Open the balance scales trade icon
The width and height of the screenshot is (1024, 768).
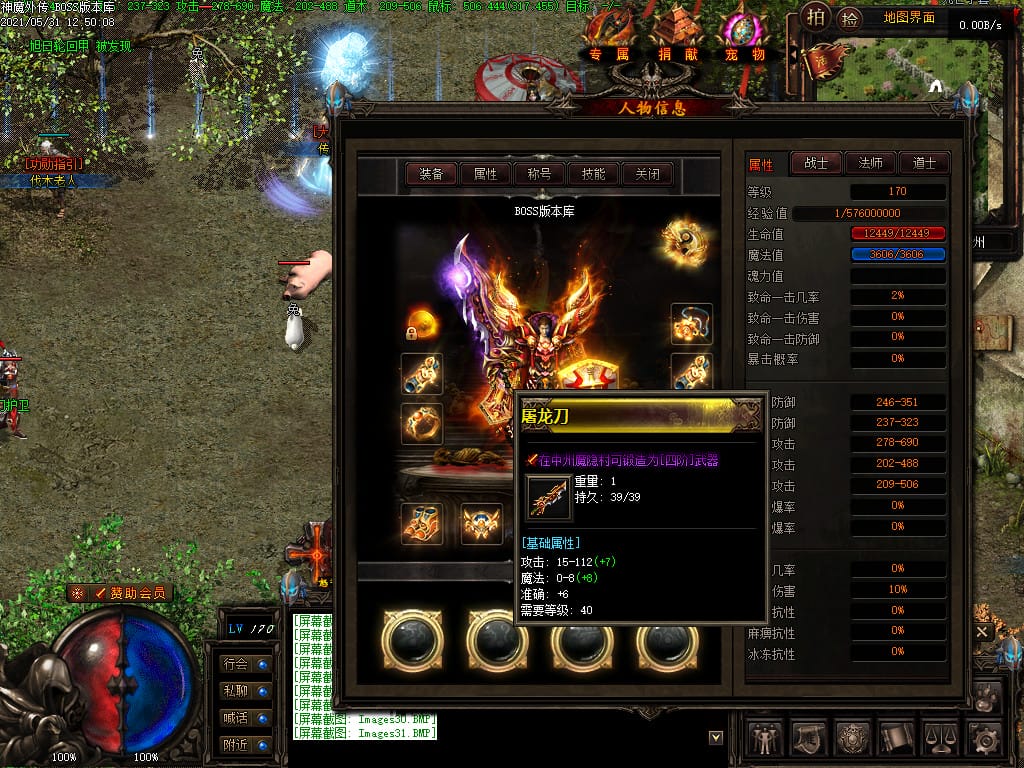(941, 739)
